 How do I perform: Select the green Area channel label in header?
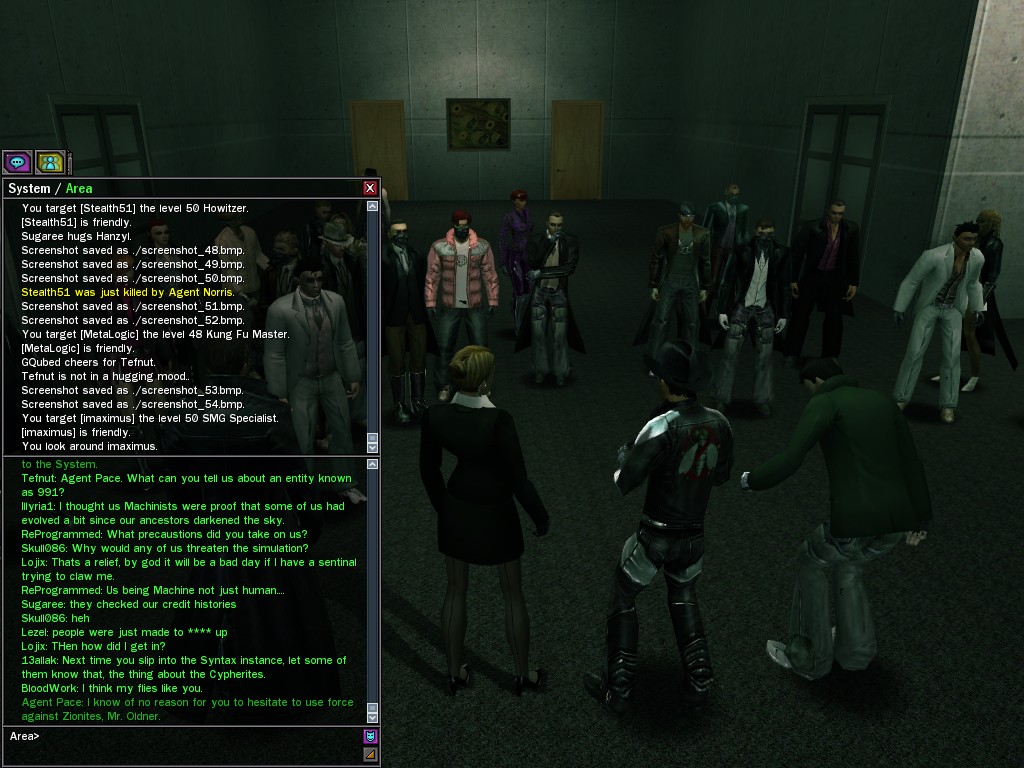pyautogui.click(x=79, y=189)
